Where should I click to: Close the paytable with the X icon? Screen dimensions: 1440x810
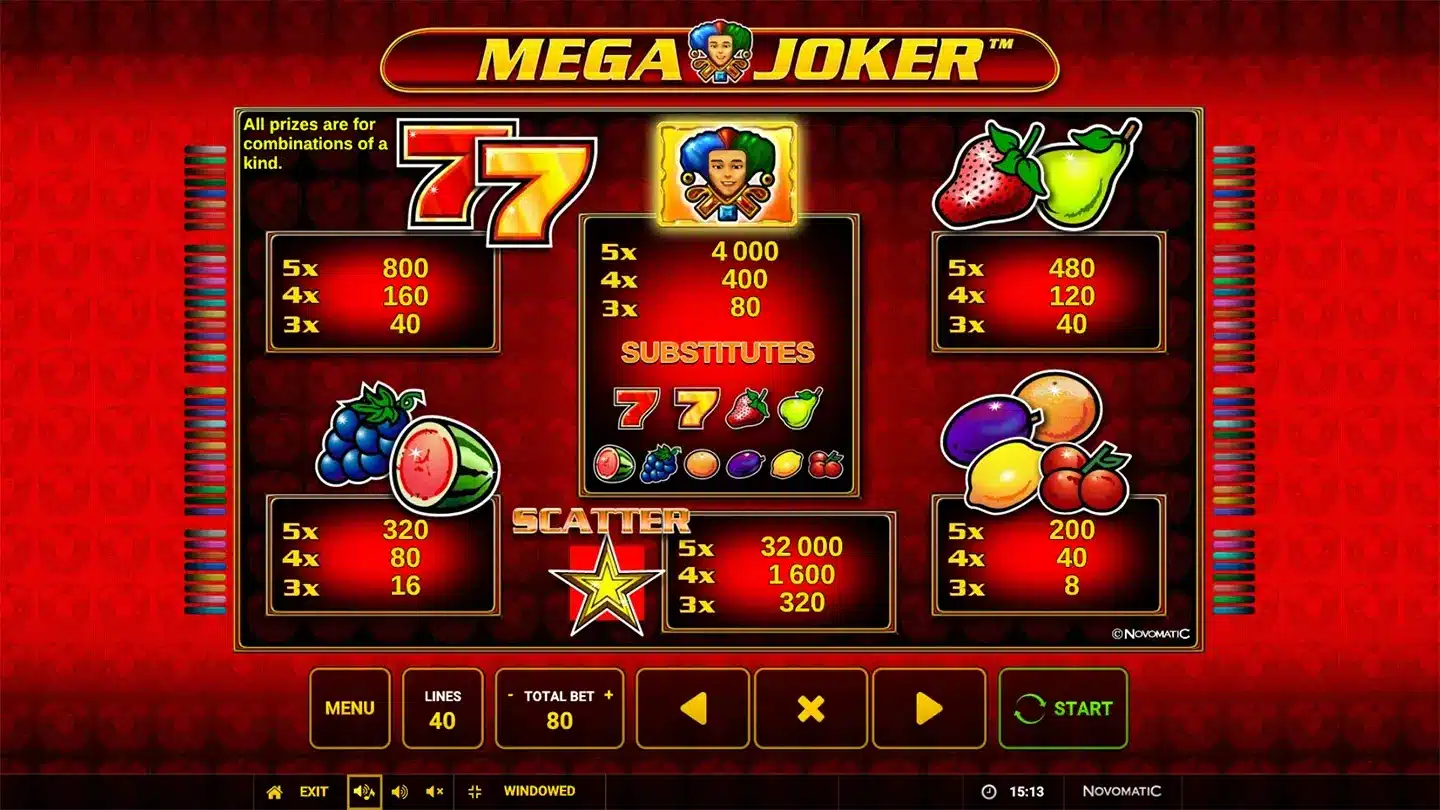point(811,708)
